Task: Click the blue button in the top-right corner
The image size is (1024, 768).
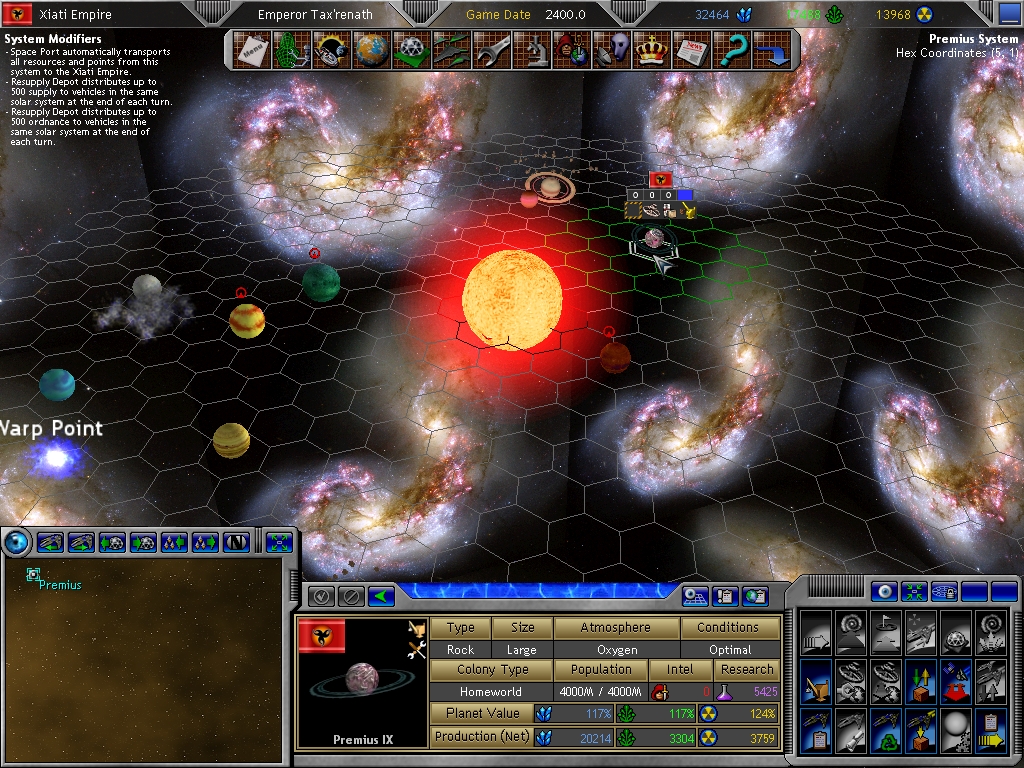Action: tap(1009, 14)
